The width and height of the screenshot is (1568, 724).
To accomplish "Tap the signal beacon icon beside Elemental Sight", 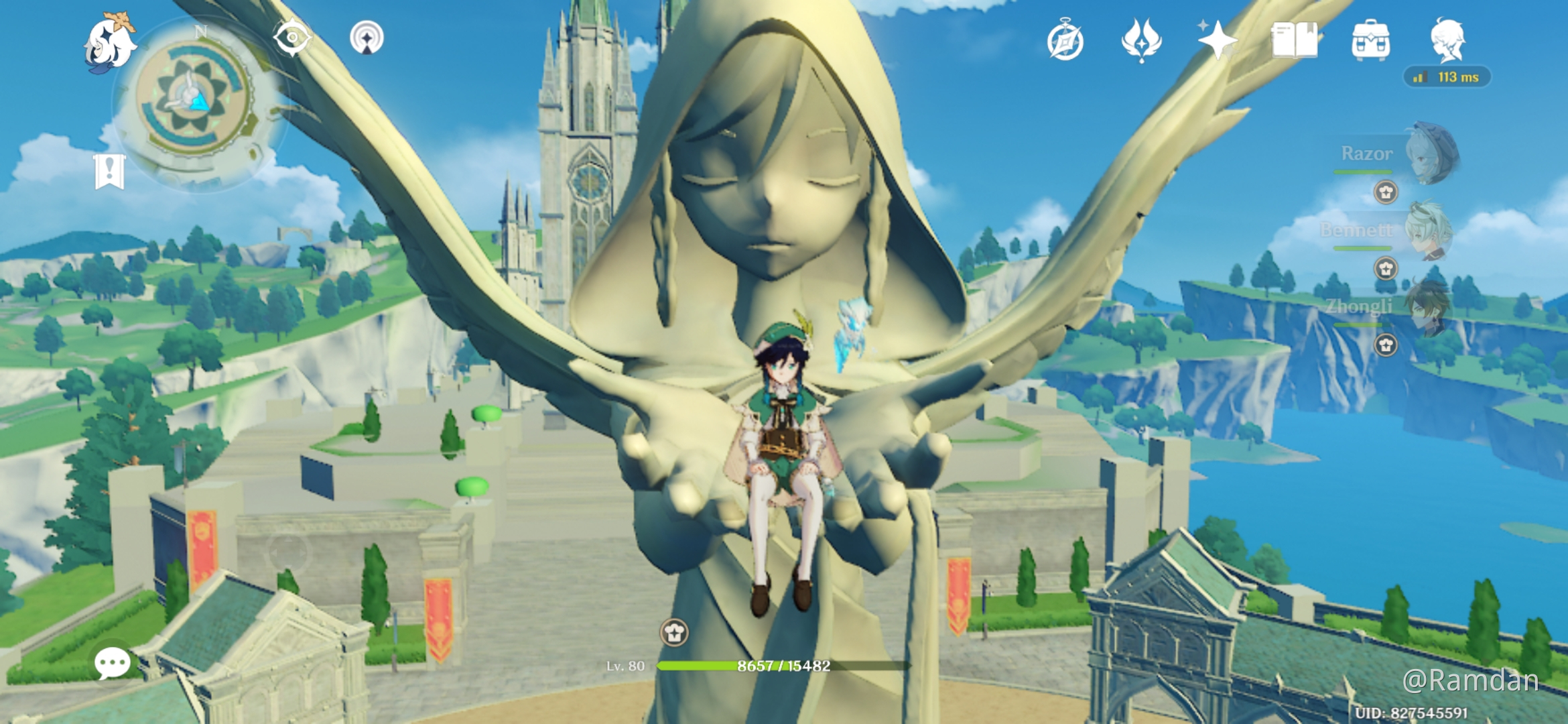I will pos(367,38).
